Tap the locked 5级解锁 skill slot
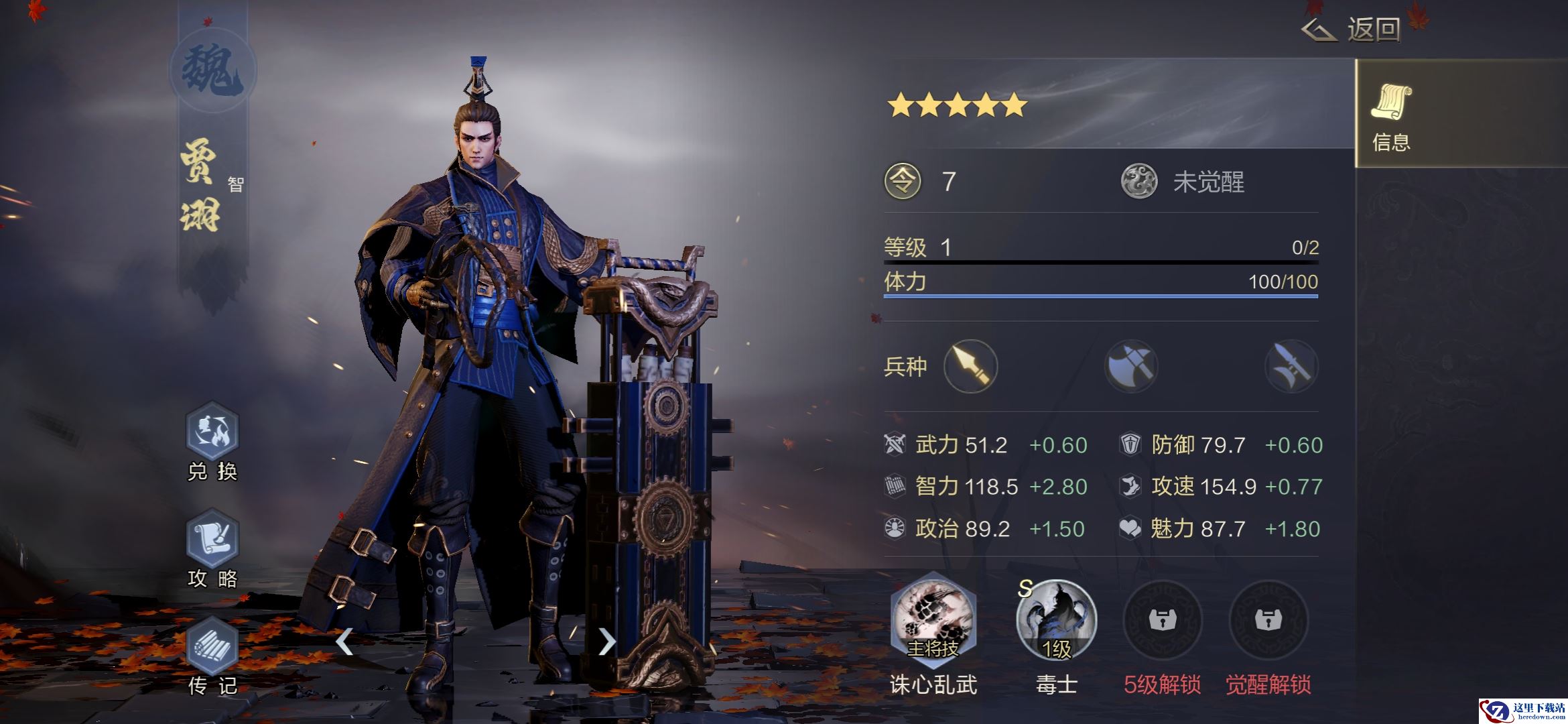Image resolution: width=1568 pixels, height=724 pixels. [1162, 621]
